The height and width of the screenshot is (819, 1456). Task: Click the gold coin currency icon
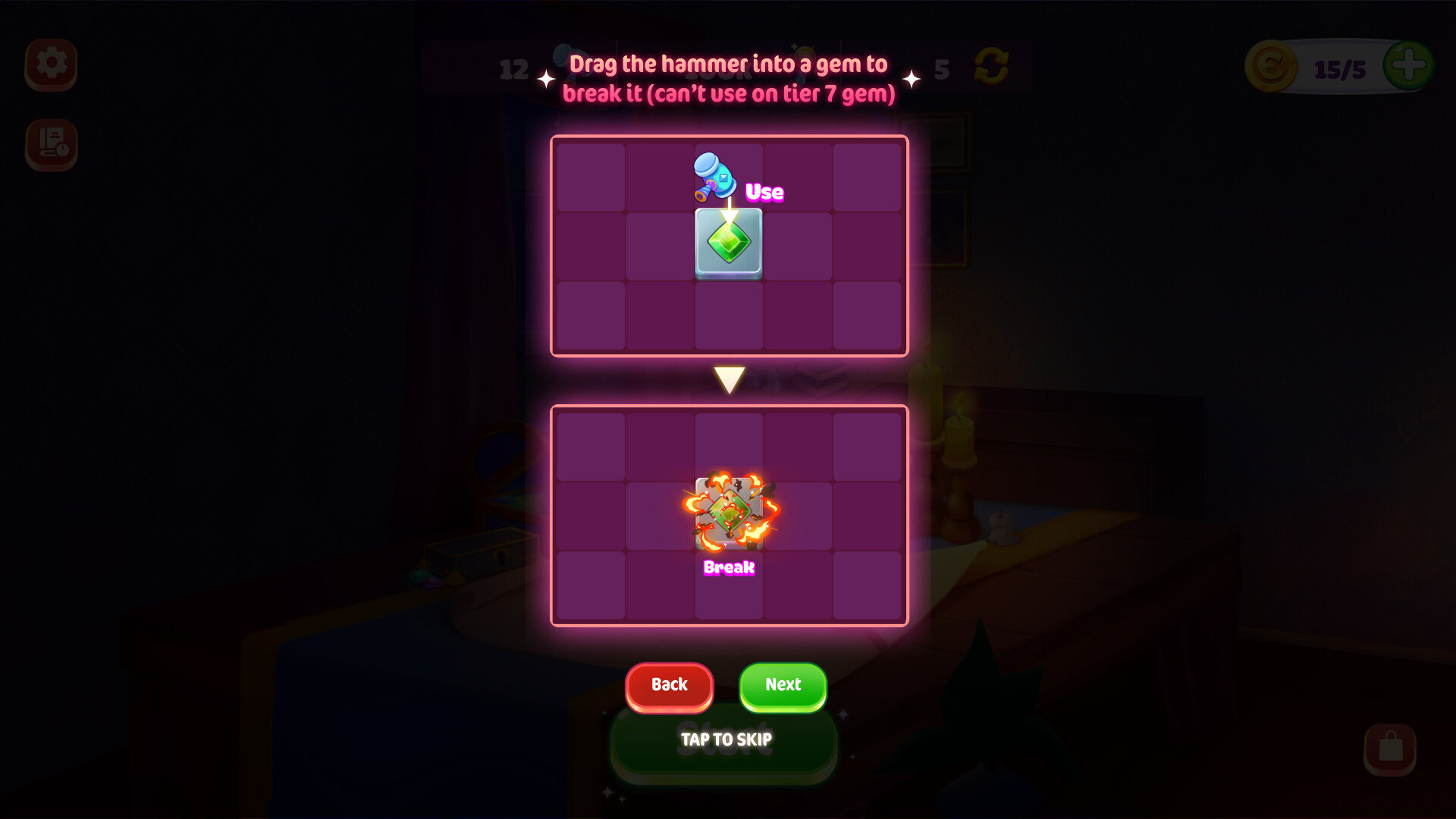point(1272,67)
